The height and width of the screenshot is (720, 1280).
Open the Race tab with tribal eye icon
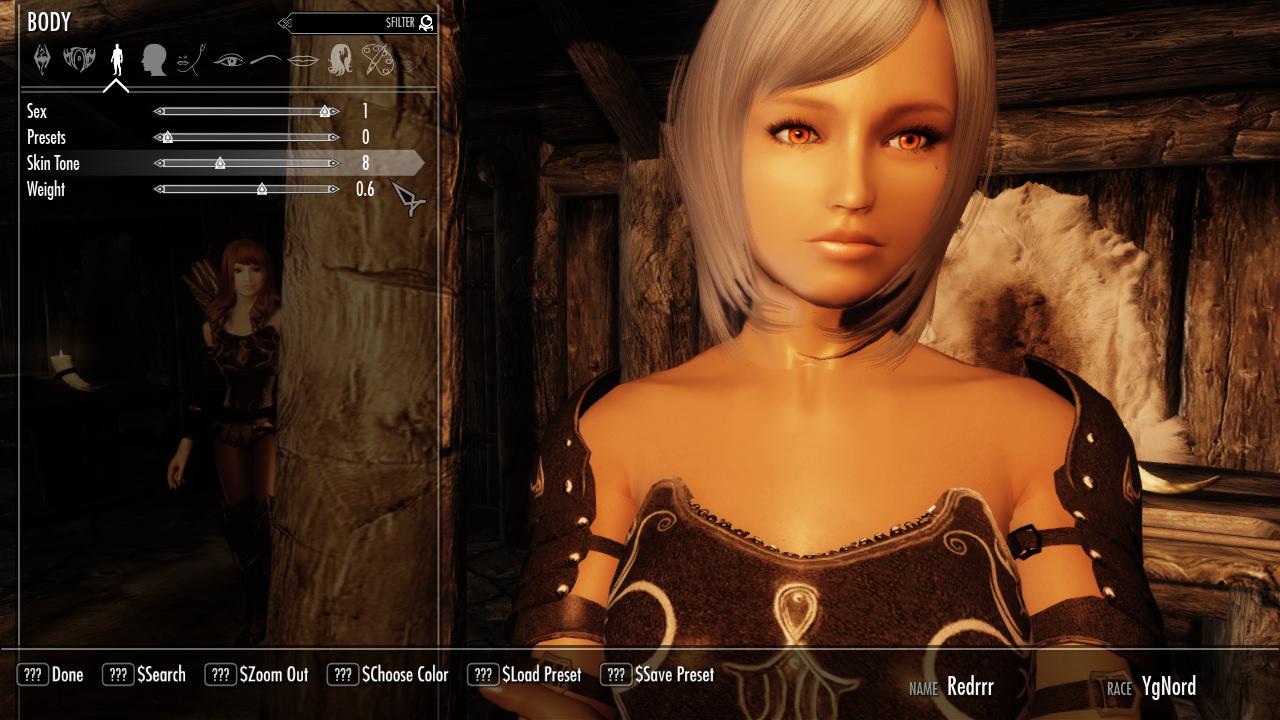(79, 60)
